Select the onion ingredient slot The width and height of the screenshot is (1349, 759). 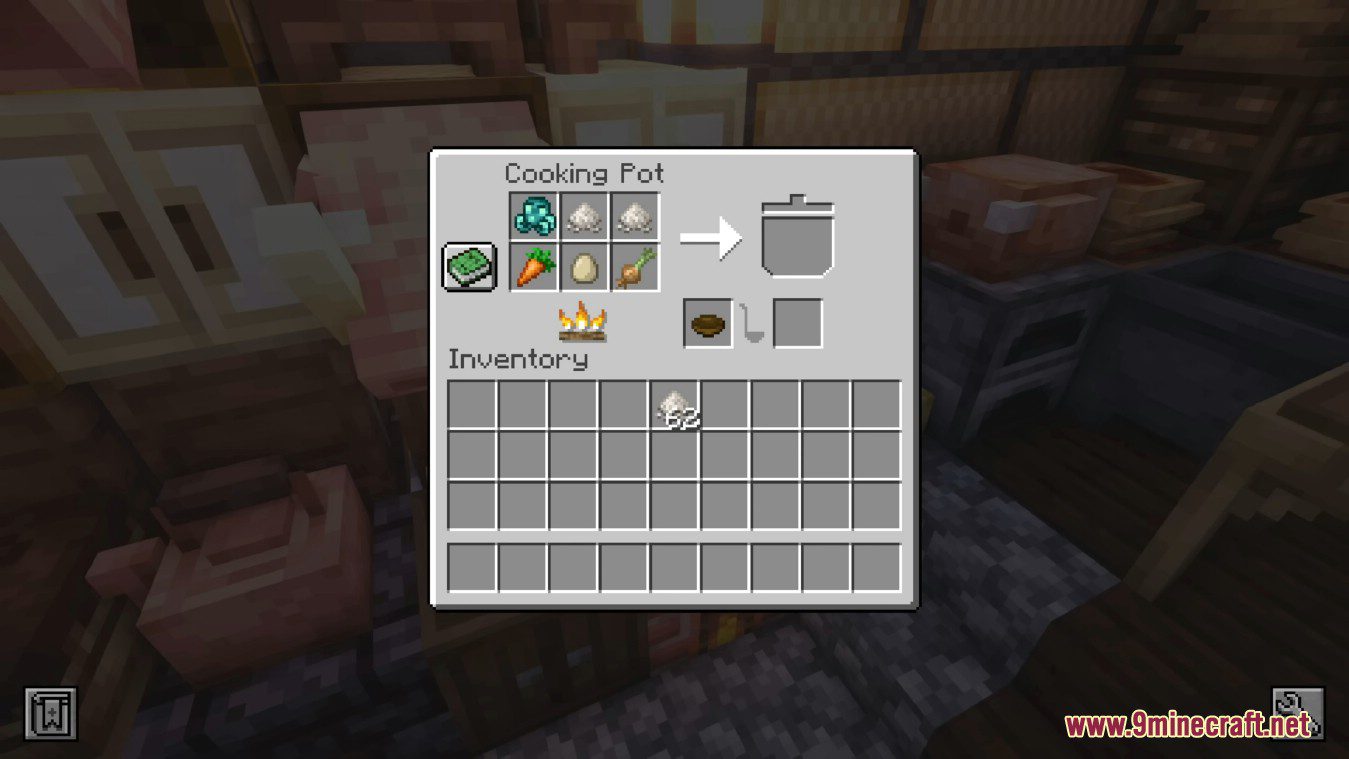click(x=636, y=267)
